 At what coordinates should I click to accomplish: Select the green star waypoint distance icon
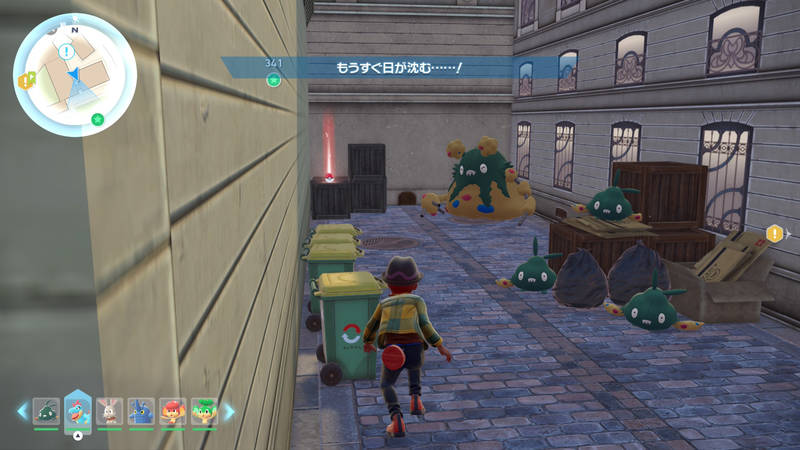click(x=273, y=79)
